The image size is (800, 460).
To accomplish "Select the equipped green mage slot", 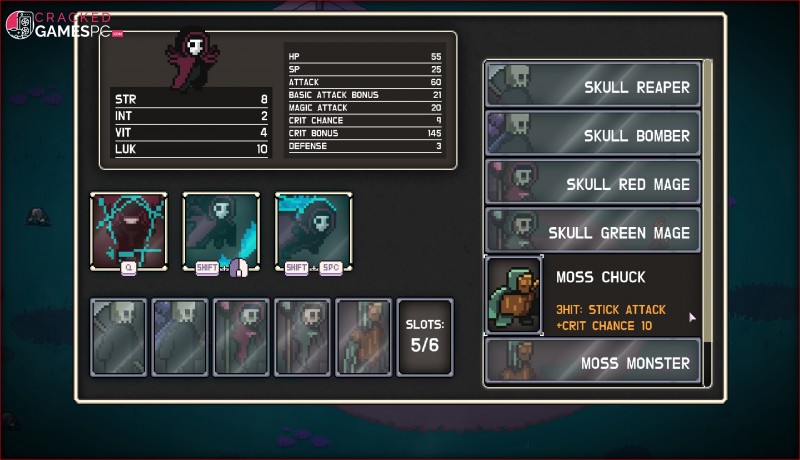I will coord(302,337).
